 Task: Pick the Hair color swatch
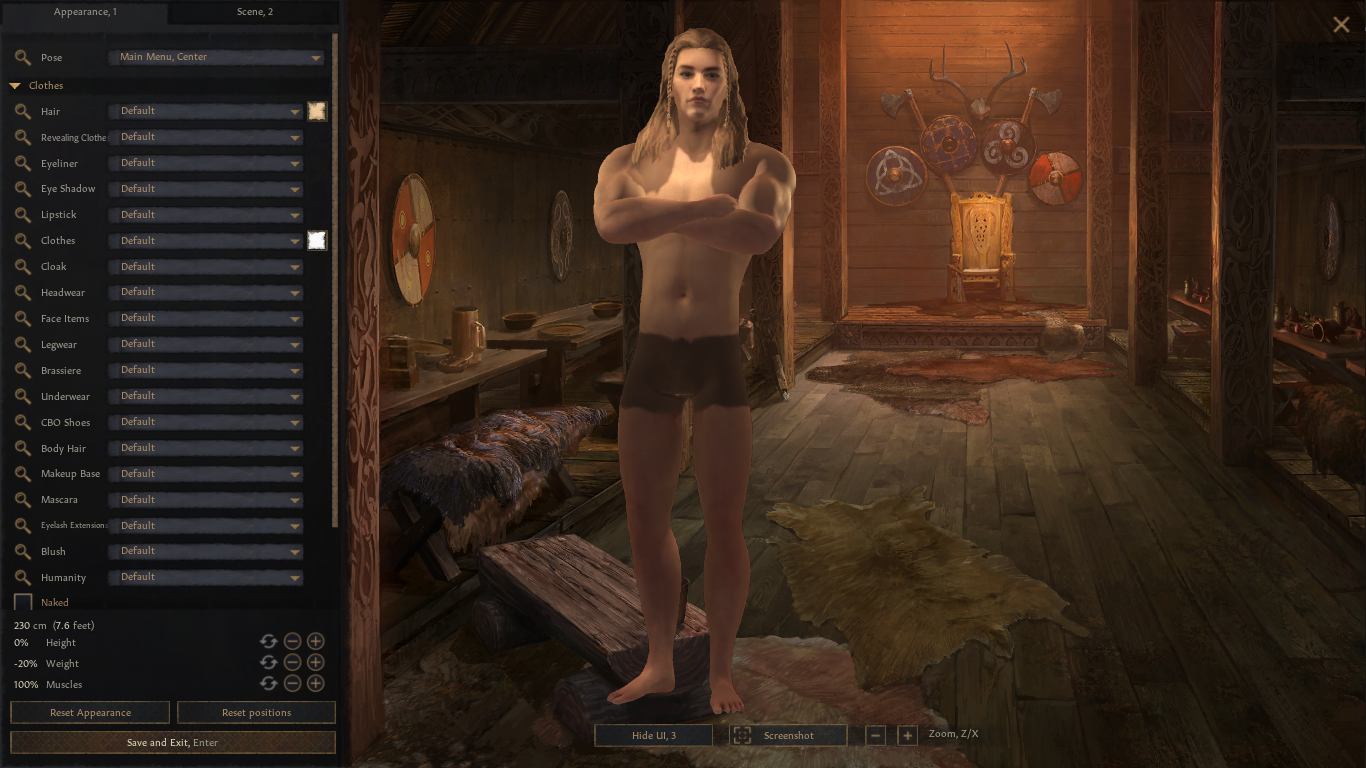coord(317,111)
